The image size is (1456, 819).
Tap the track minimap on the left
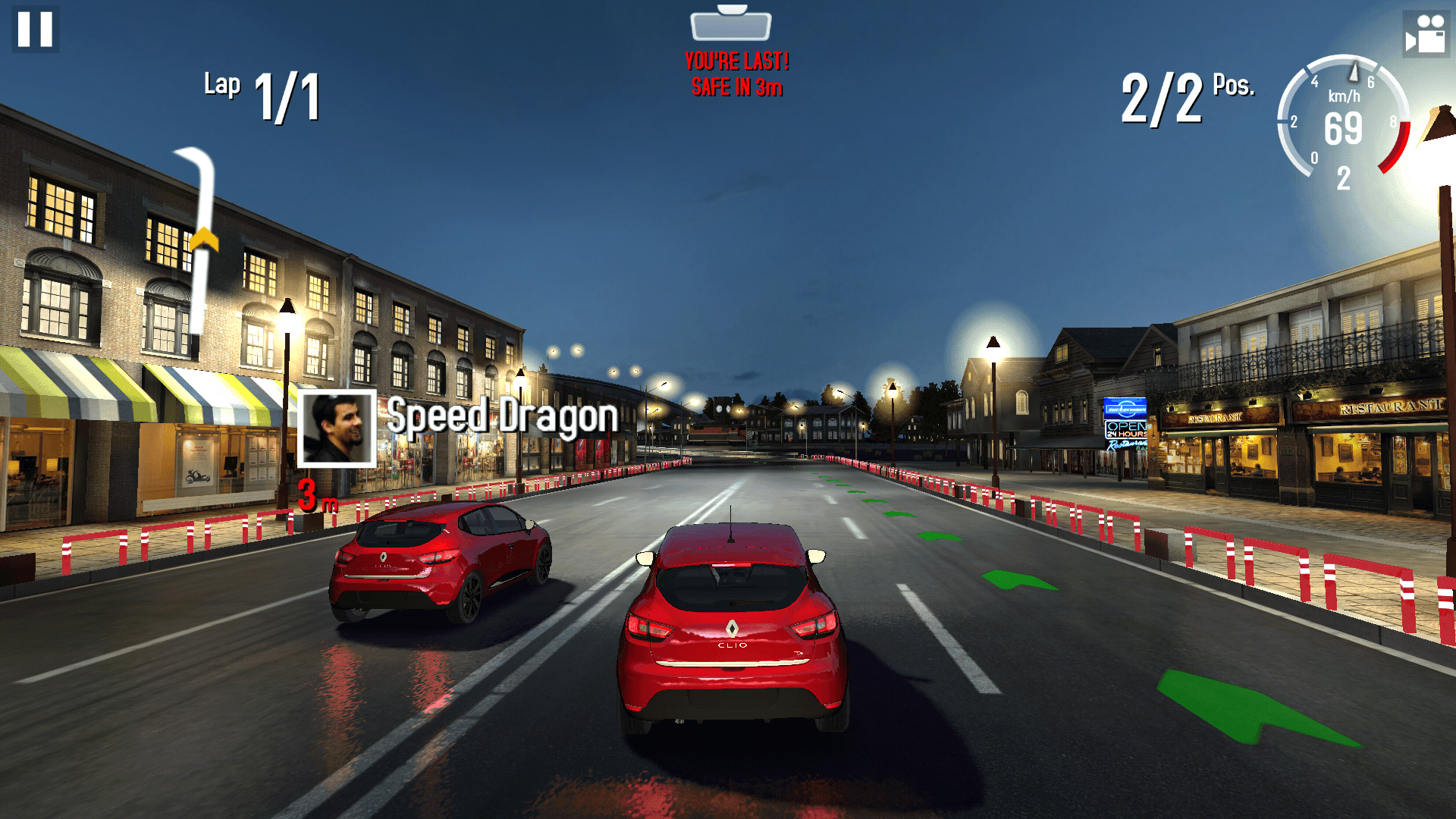pyautogui.click(x=193, y=243)
